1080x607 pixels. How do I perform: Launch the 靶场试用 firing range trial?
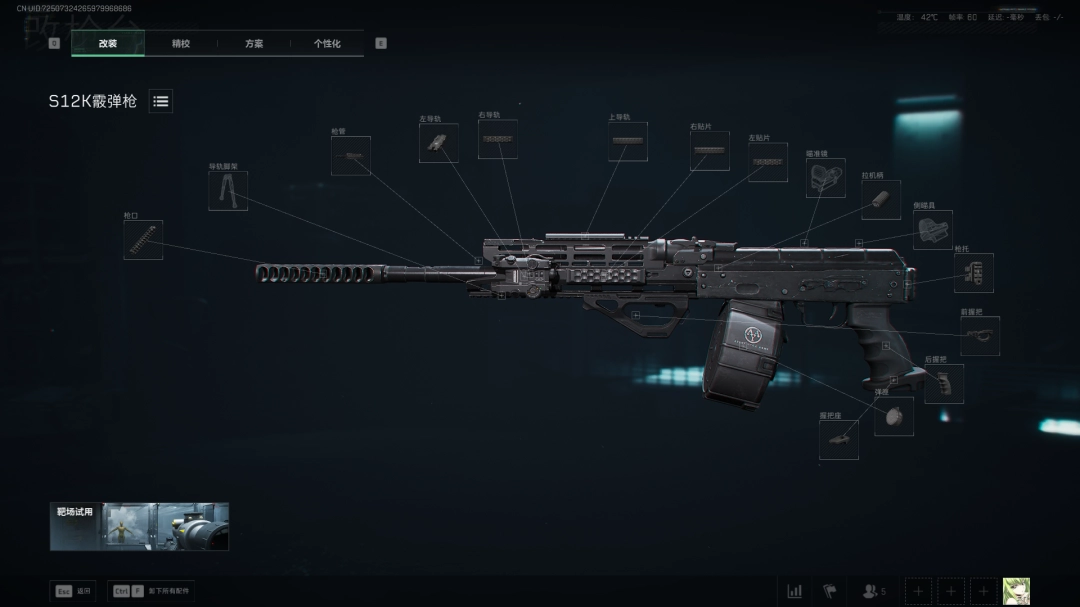point(139,526)
